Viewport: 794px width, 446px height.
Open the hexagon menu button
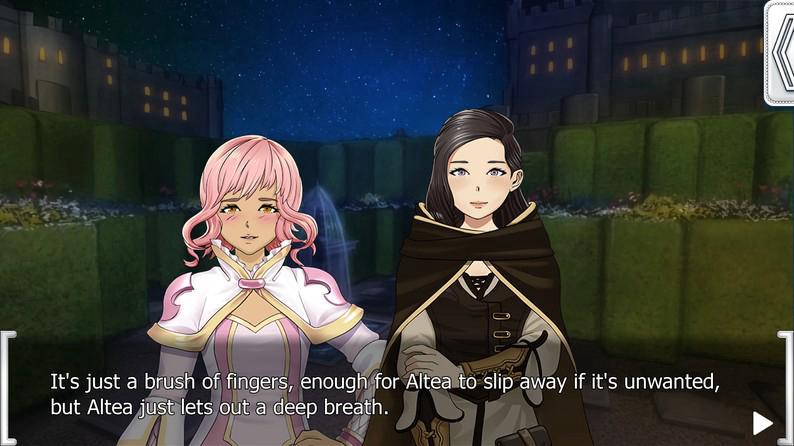(781, 52)
